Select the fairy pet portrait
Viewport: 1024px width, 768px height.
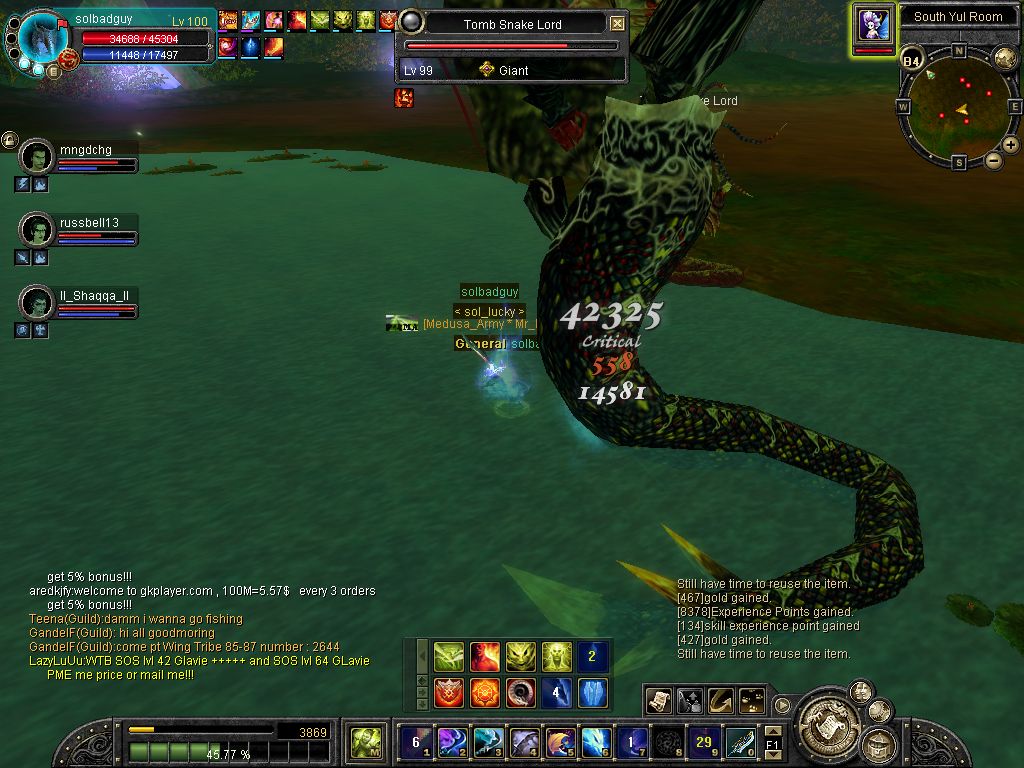(873, 24)
